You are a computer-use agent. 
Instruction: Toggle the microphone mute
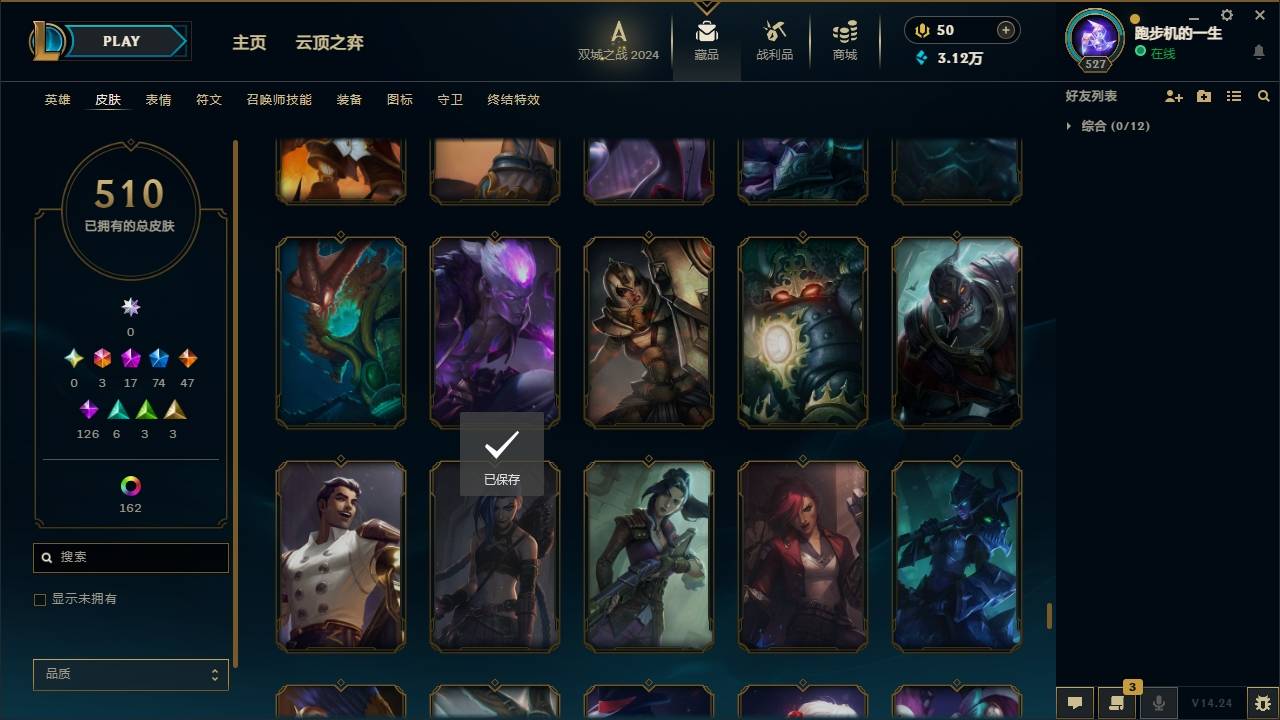[1158, 703]
